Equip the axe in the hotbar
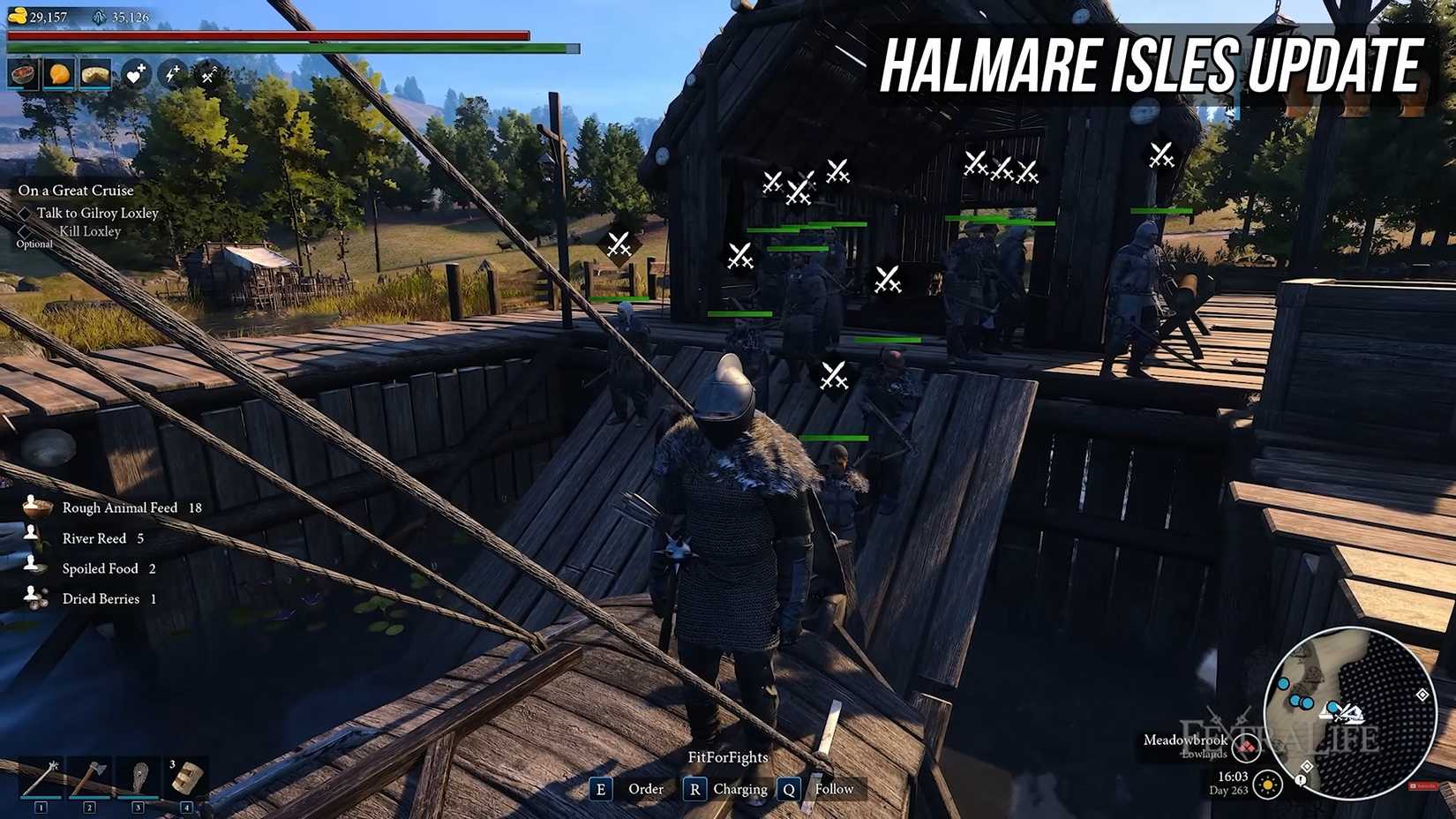The width and height of the screenshot is (1456, 819). click(89, 778)
